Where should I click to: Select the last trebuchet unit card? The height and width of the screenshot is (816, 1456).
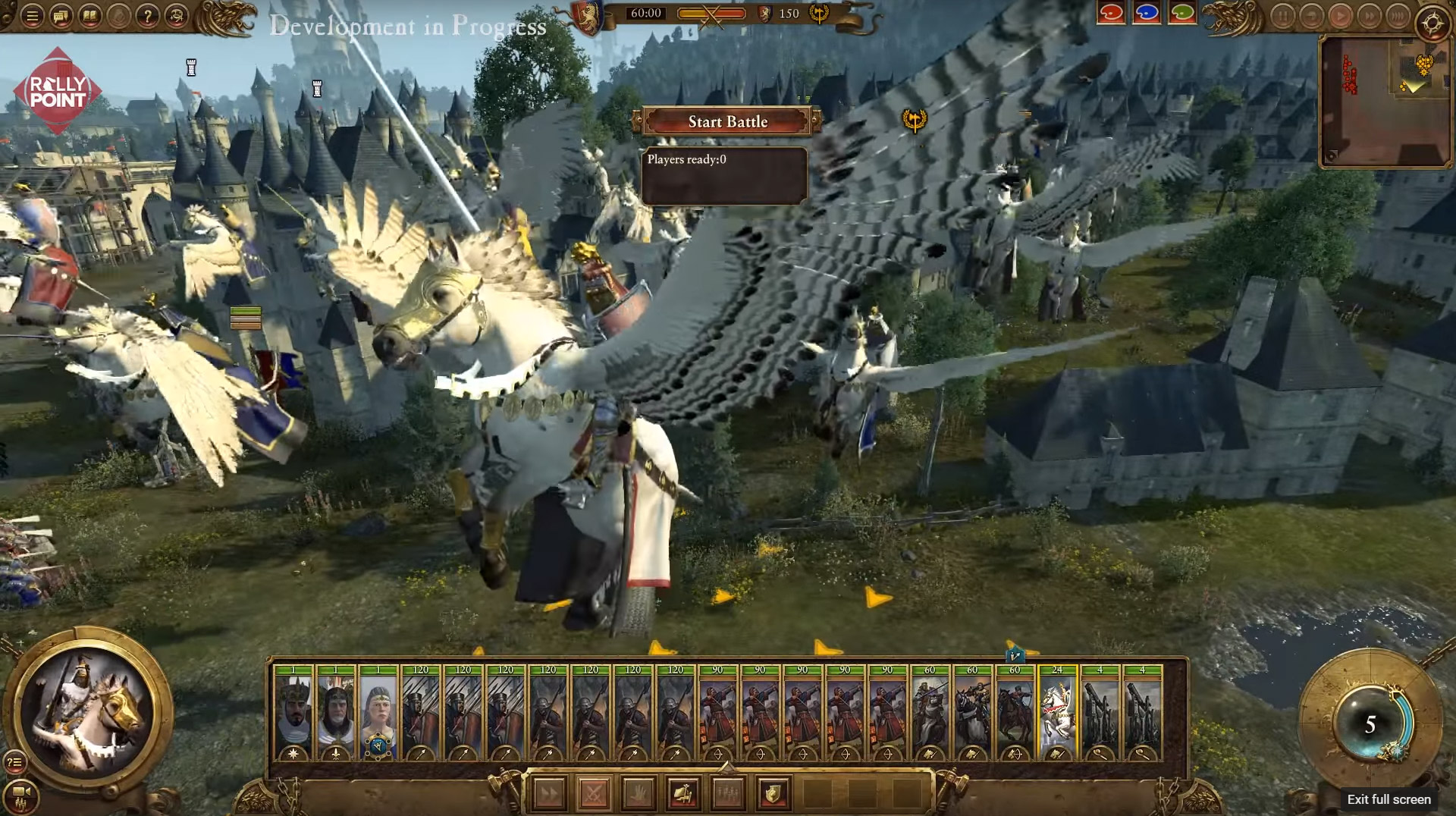(x=1142, y=713)
